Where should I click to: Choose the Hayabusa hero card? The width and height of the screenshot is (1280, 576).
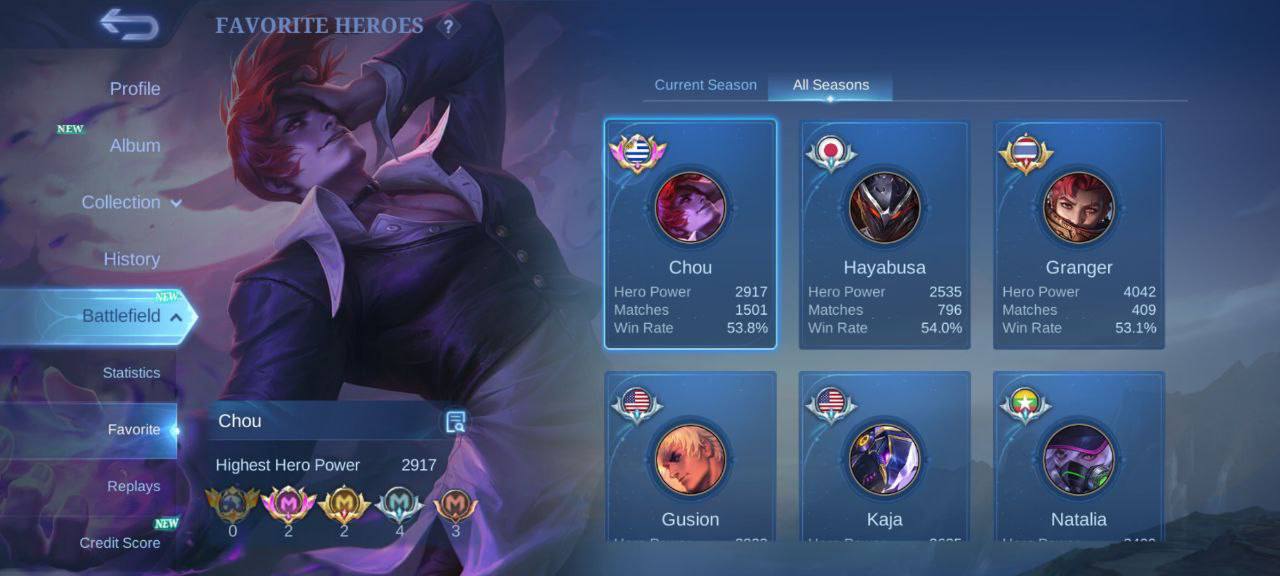(x=884, y=234)
